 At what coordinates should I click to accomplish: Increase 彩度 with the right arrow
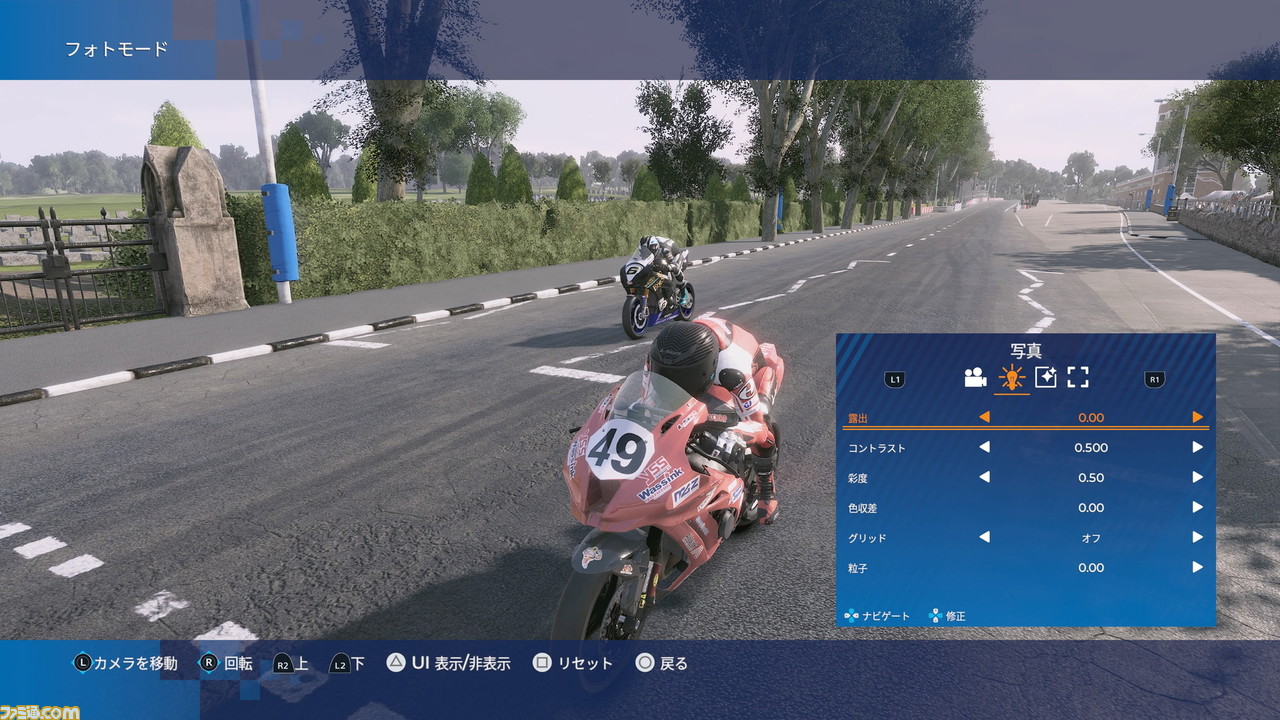click(x=1197, y=477)
